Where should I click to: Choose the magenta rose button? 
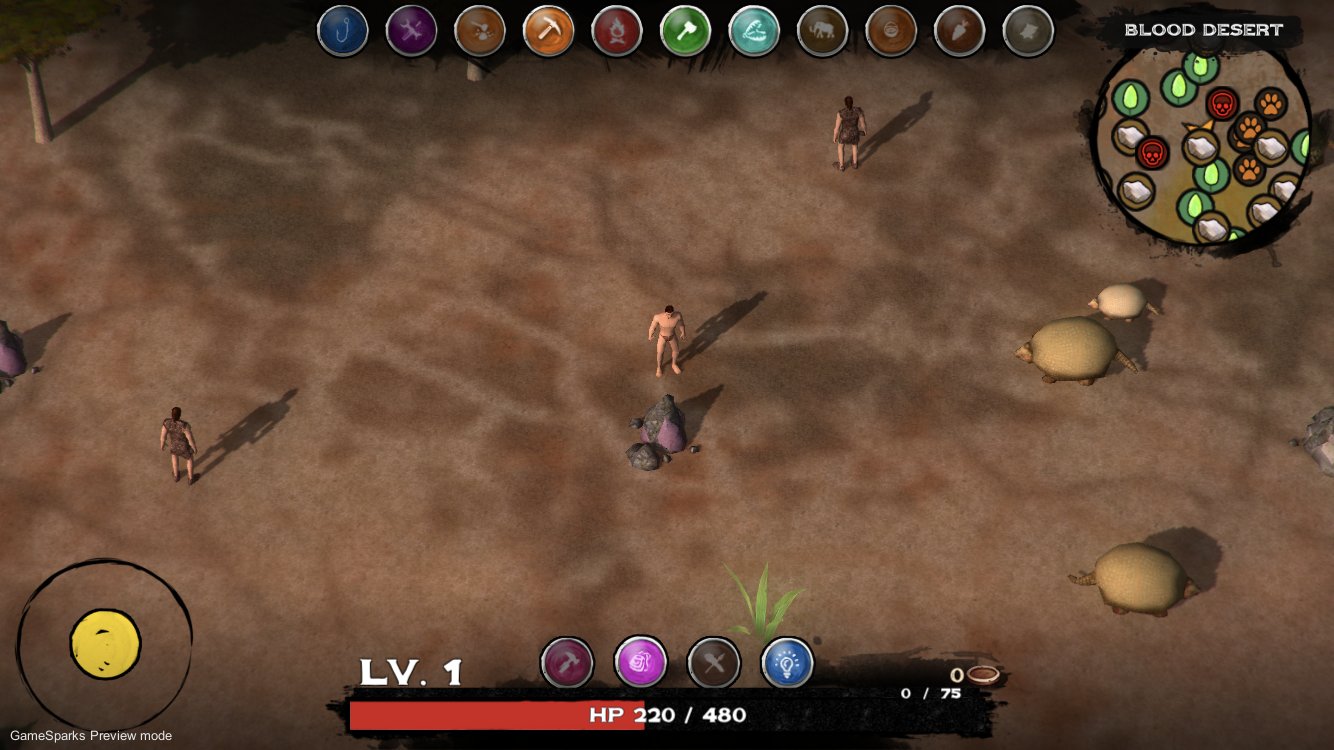(x=640, y=662)
